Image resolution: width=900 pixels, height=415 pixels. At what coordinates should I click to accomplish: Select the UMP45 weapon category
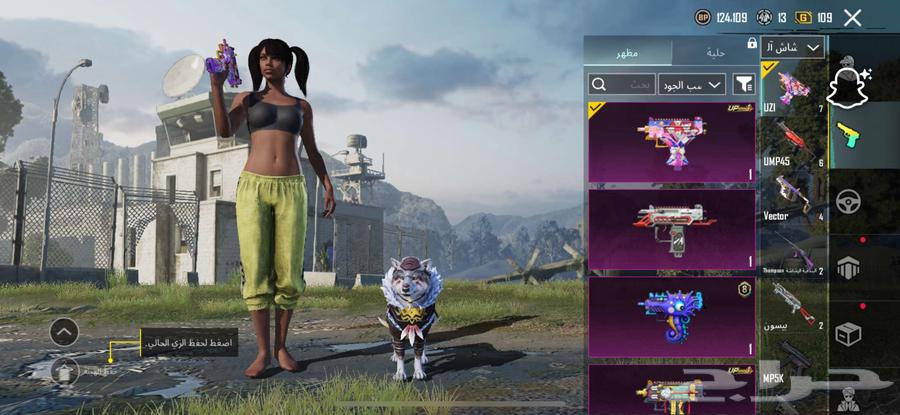point(793,143)
